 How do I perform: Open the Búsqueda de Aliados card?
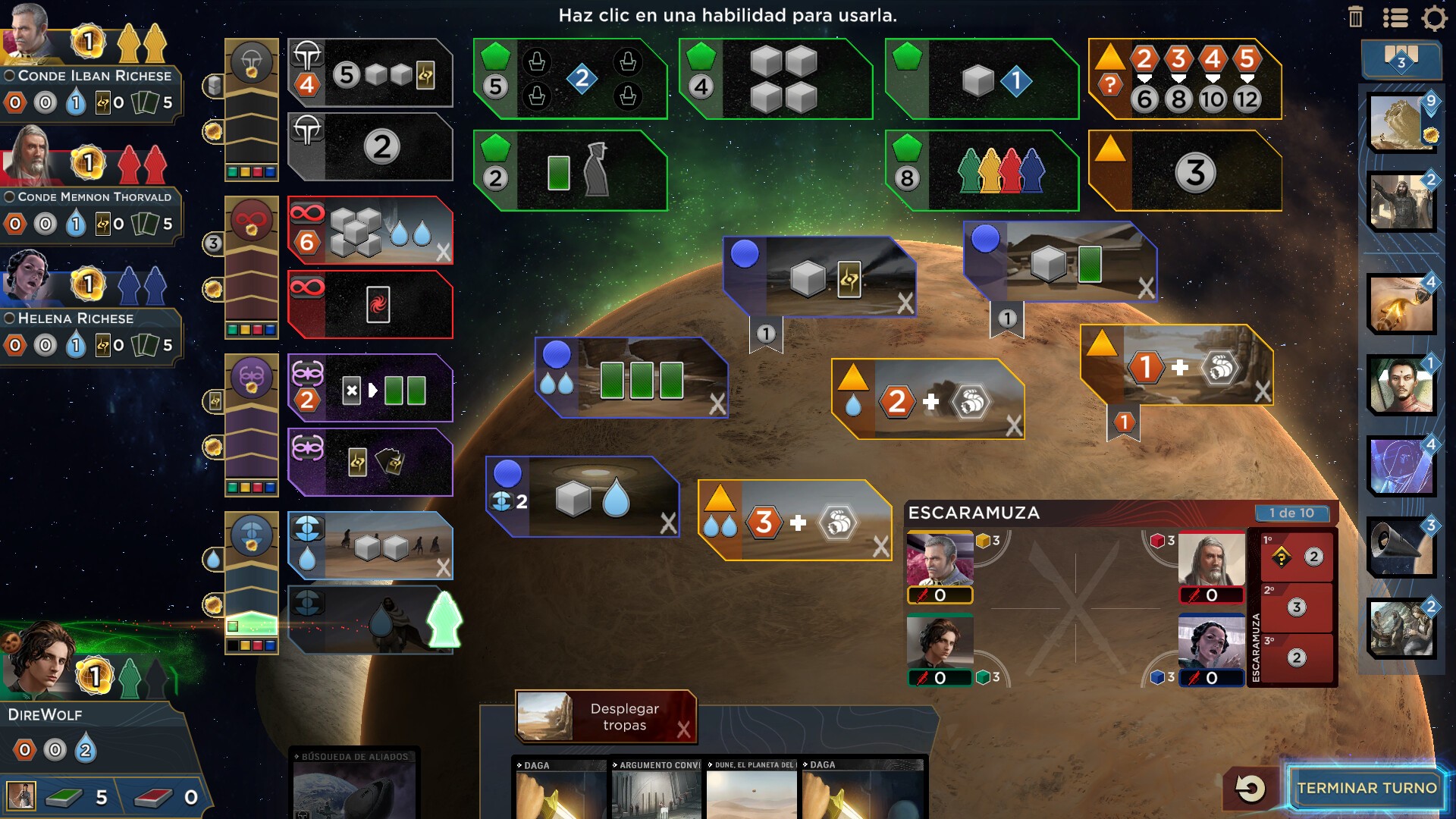point(355,785)
